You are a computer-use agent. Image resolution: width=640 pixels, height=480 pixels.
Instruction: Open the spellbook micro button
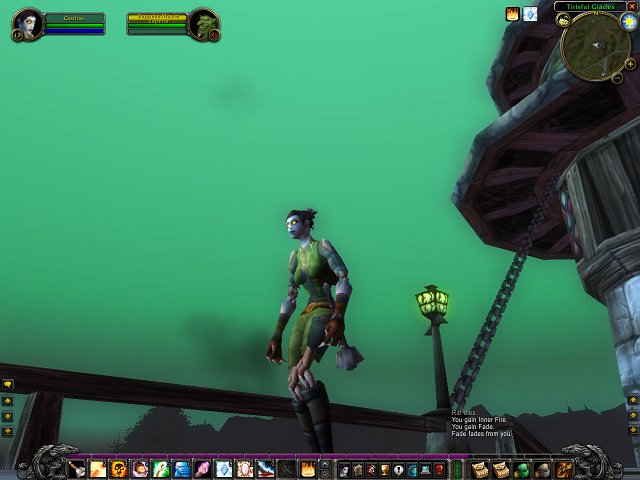click(x=357, y=469)
